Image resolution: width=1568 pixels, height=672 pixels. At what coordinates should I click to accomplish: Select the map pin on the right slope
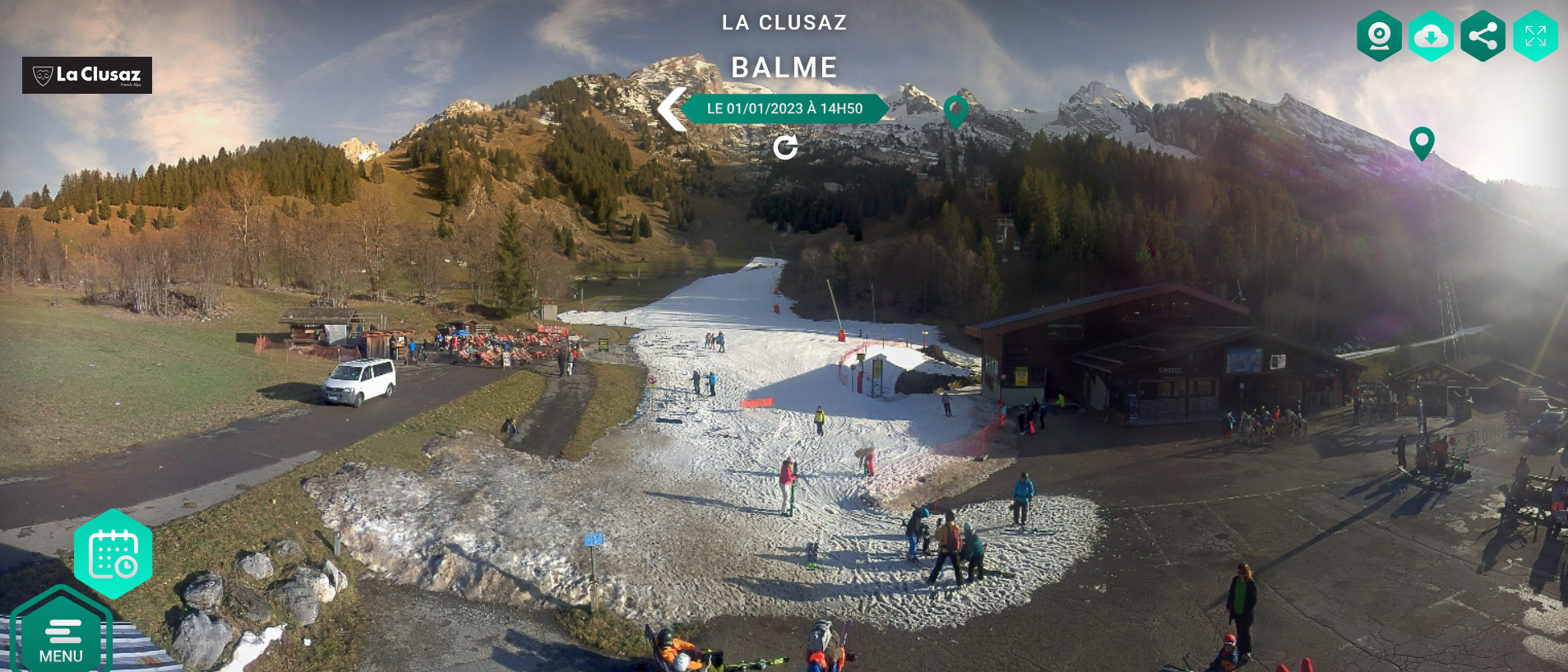(x=1422, y=142)
